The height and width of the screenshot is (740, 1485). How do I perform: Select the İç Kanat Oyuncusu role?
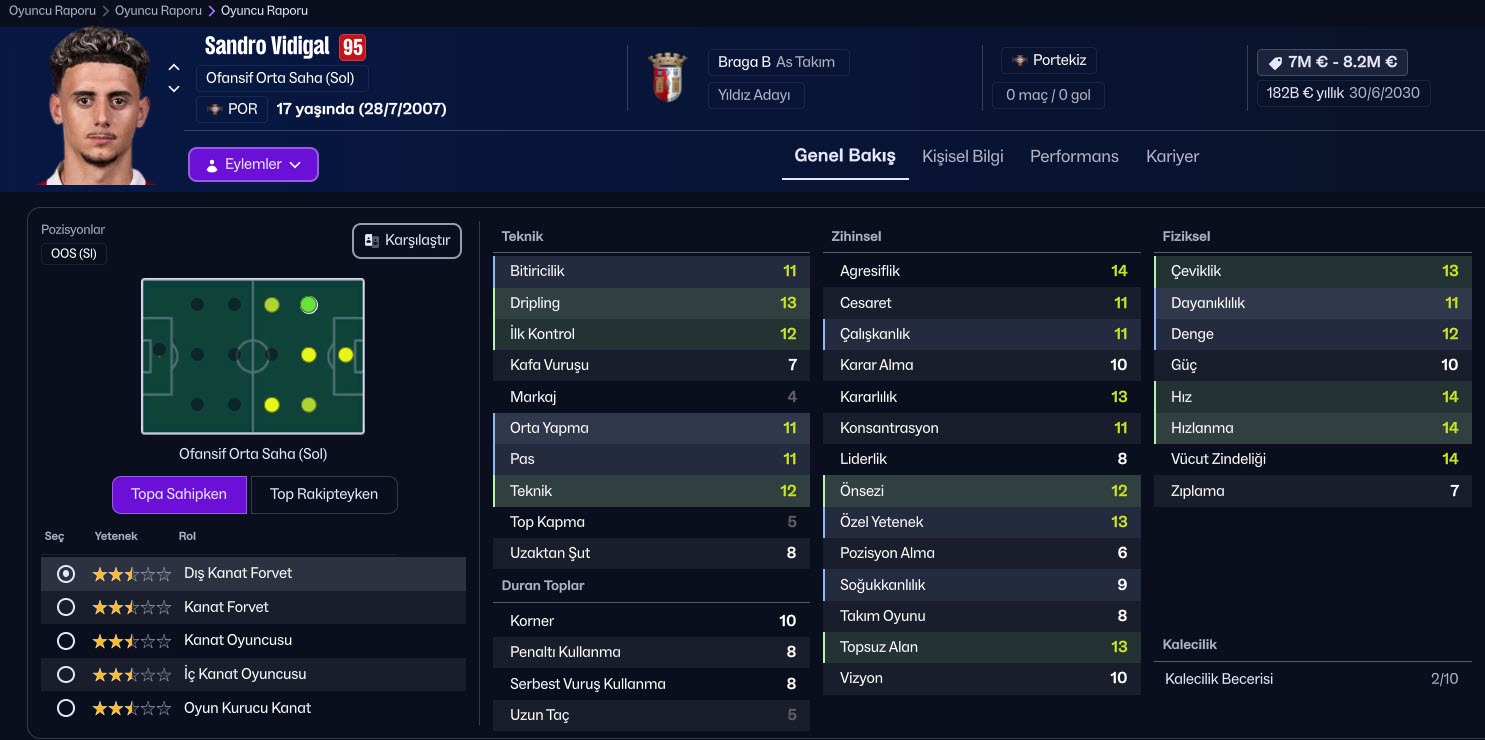tap(67, 674)
